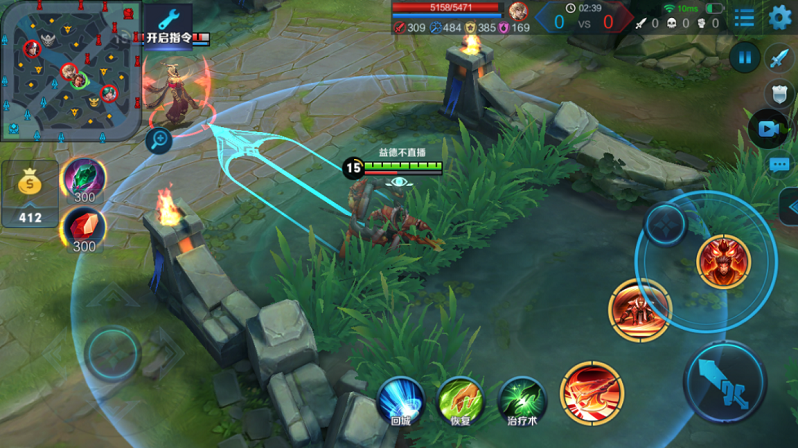Buy the recommended green gem item
Image resolution: width=798 pixels, height=448 pixels.
[x=84, y=180]
